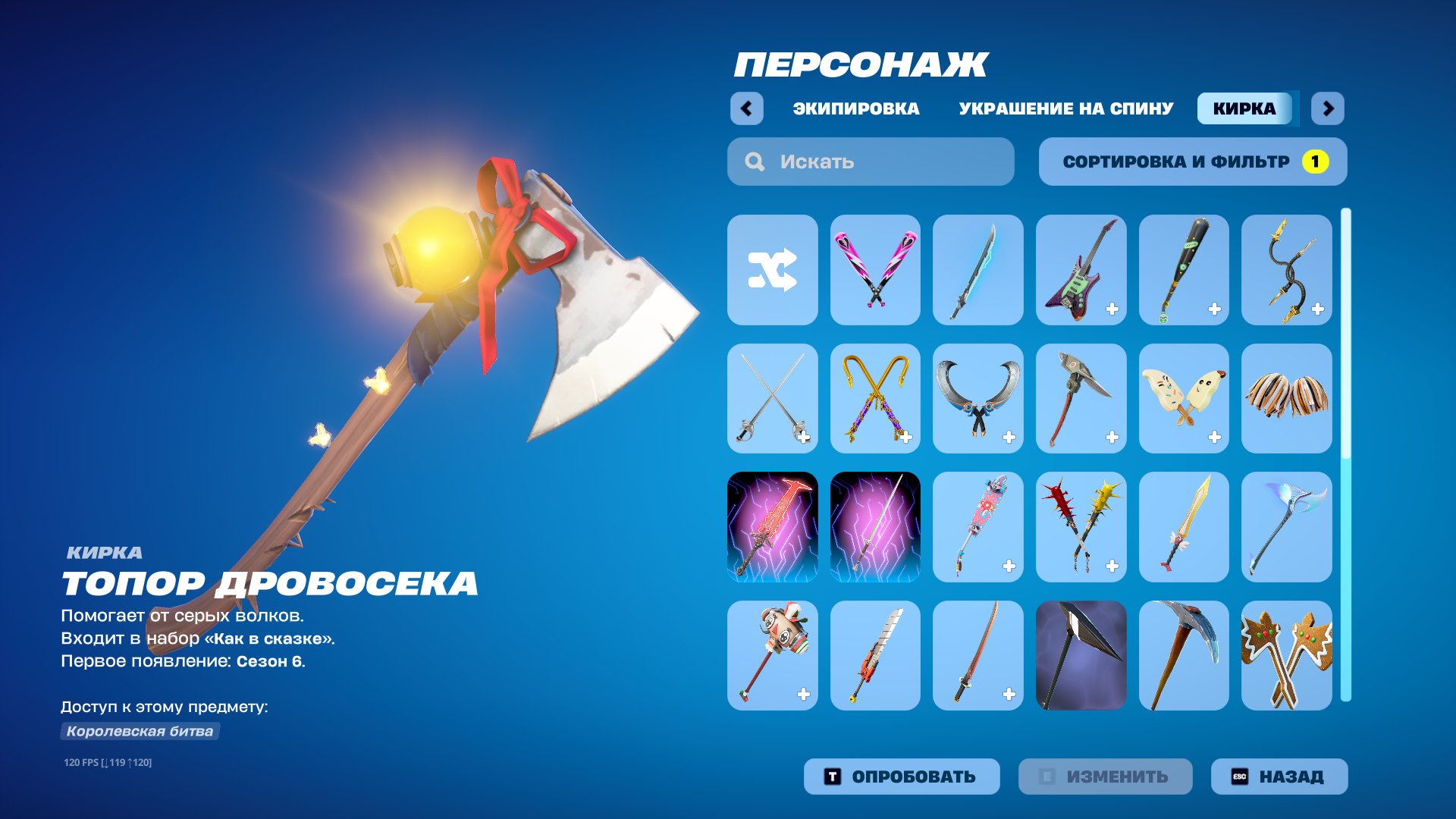Select the spiked clubs pickaxe
This screenshot has width=1456, height=819.
pyautogui.click(x=1081, y=526)
